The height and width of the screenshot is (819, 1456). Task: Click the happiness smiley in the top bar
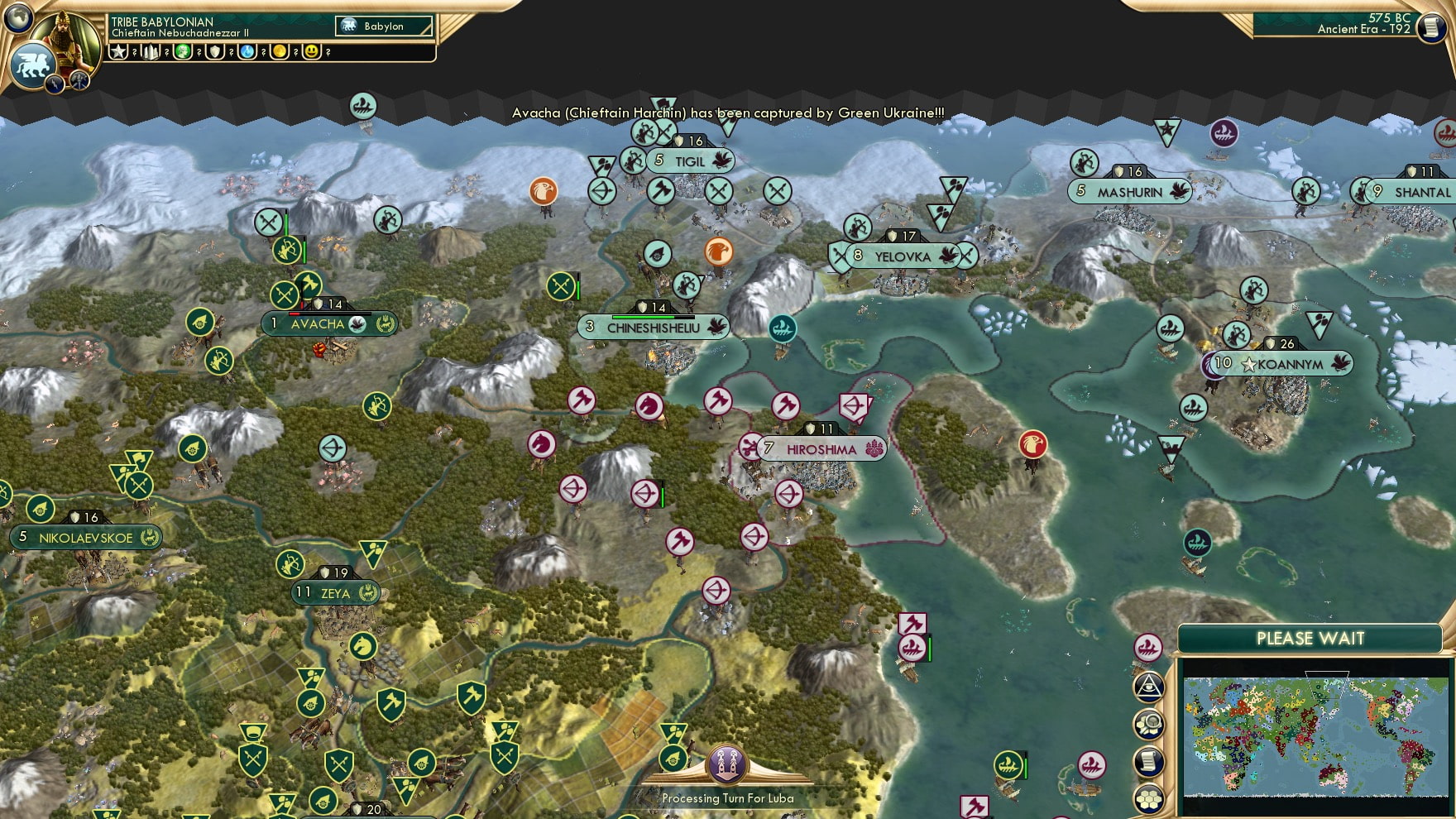click(x=312, y=52)
